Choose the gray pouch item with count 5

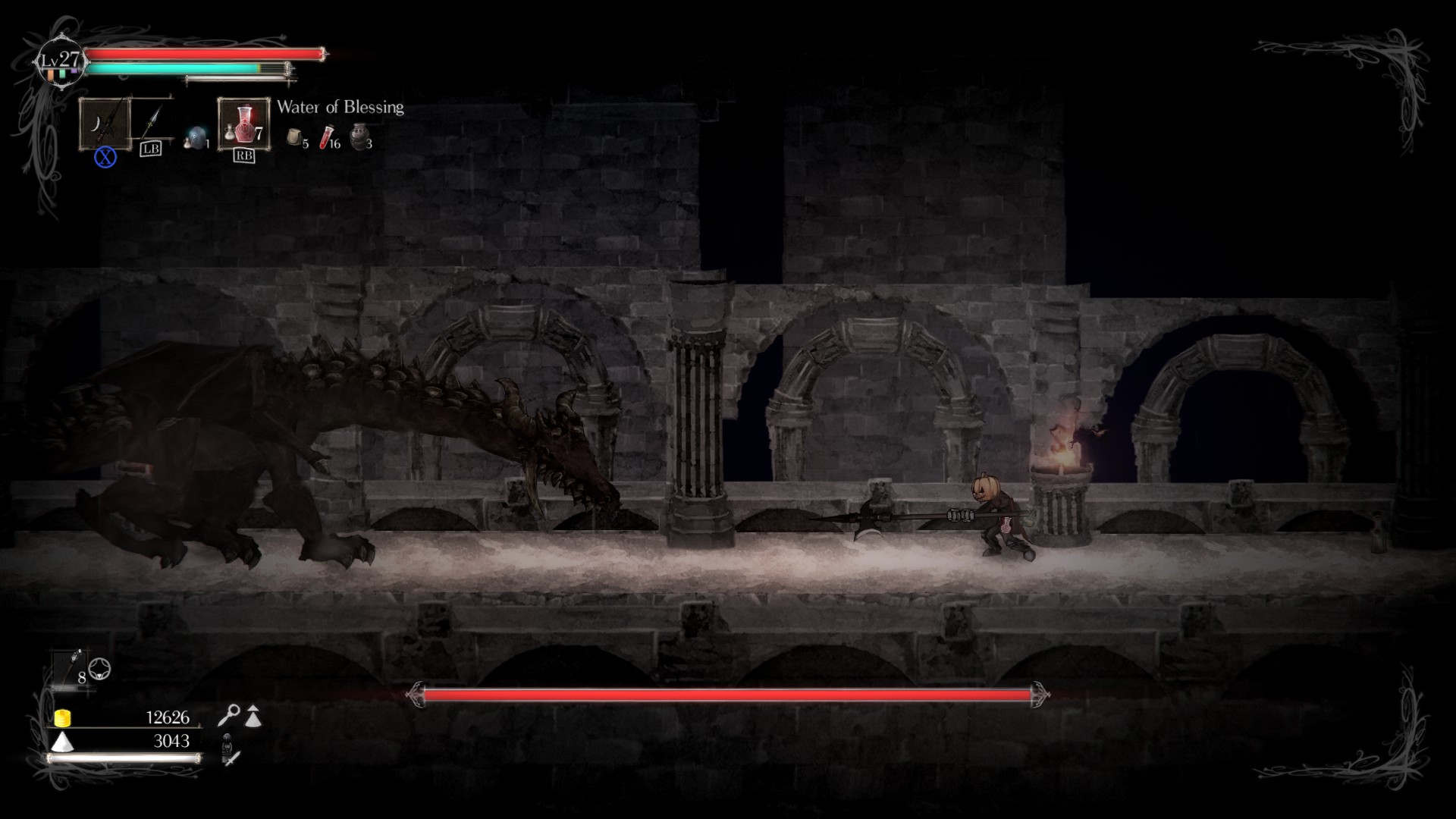click(x=295, y=137)
